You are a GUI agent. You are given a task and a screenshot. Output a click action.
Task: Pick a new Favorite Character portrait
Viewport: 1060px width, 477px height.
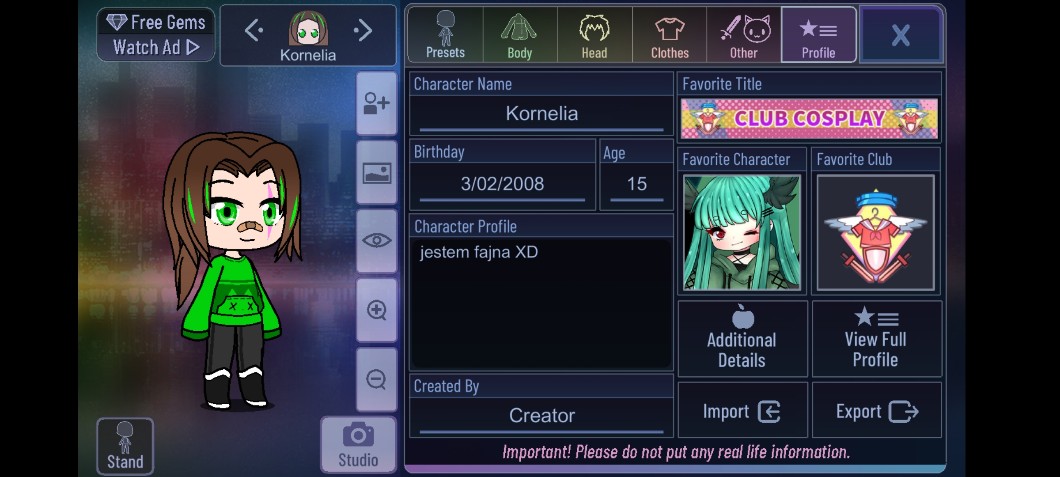tap(741, 233)
